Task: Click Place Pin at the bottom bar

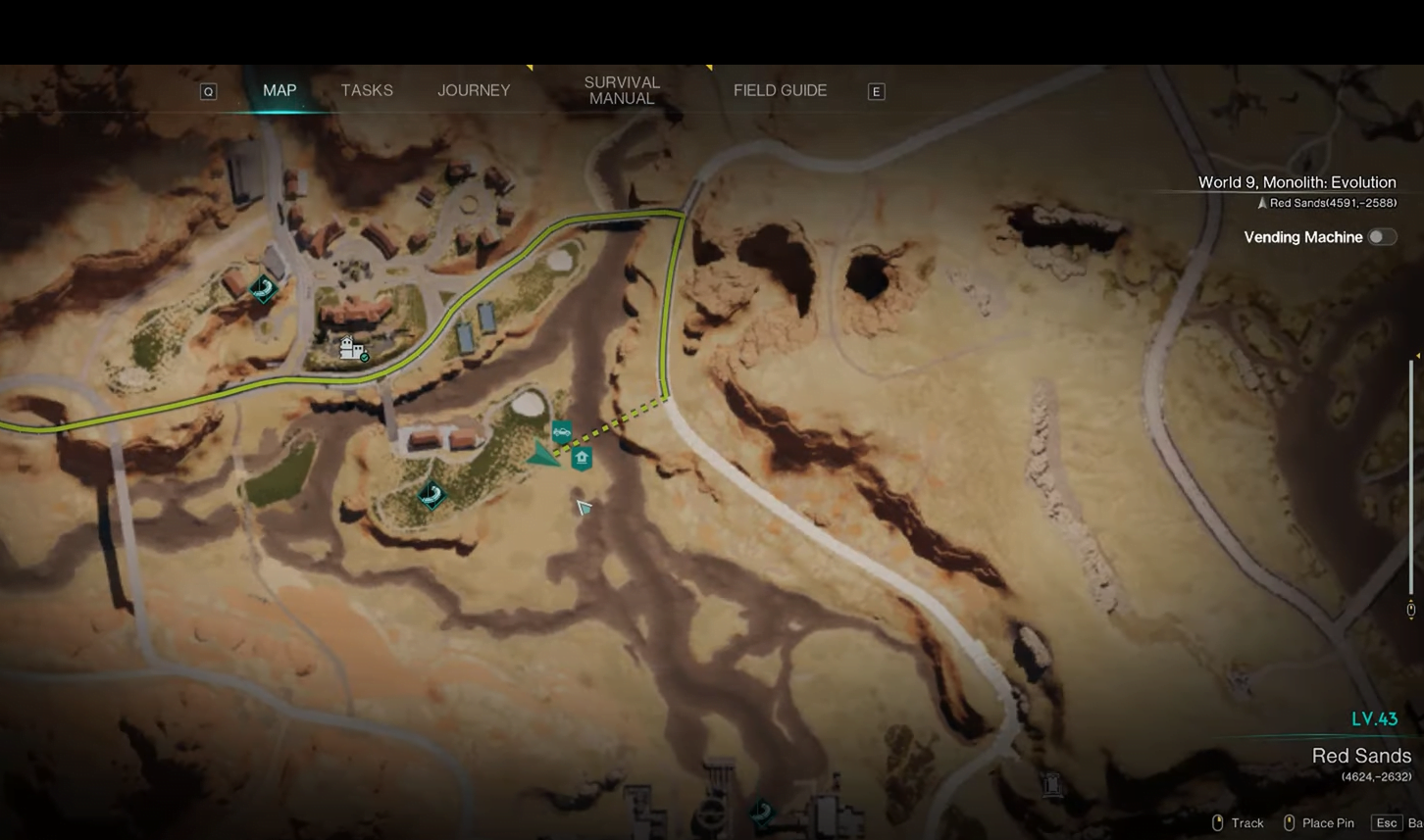Action: coord(1328,823)
